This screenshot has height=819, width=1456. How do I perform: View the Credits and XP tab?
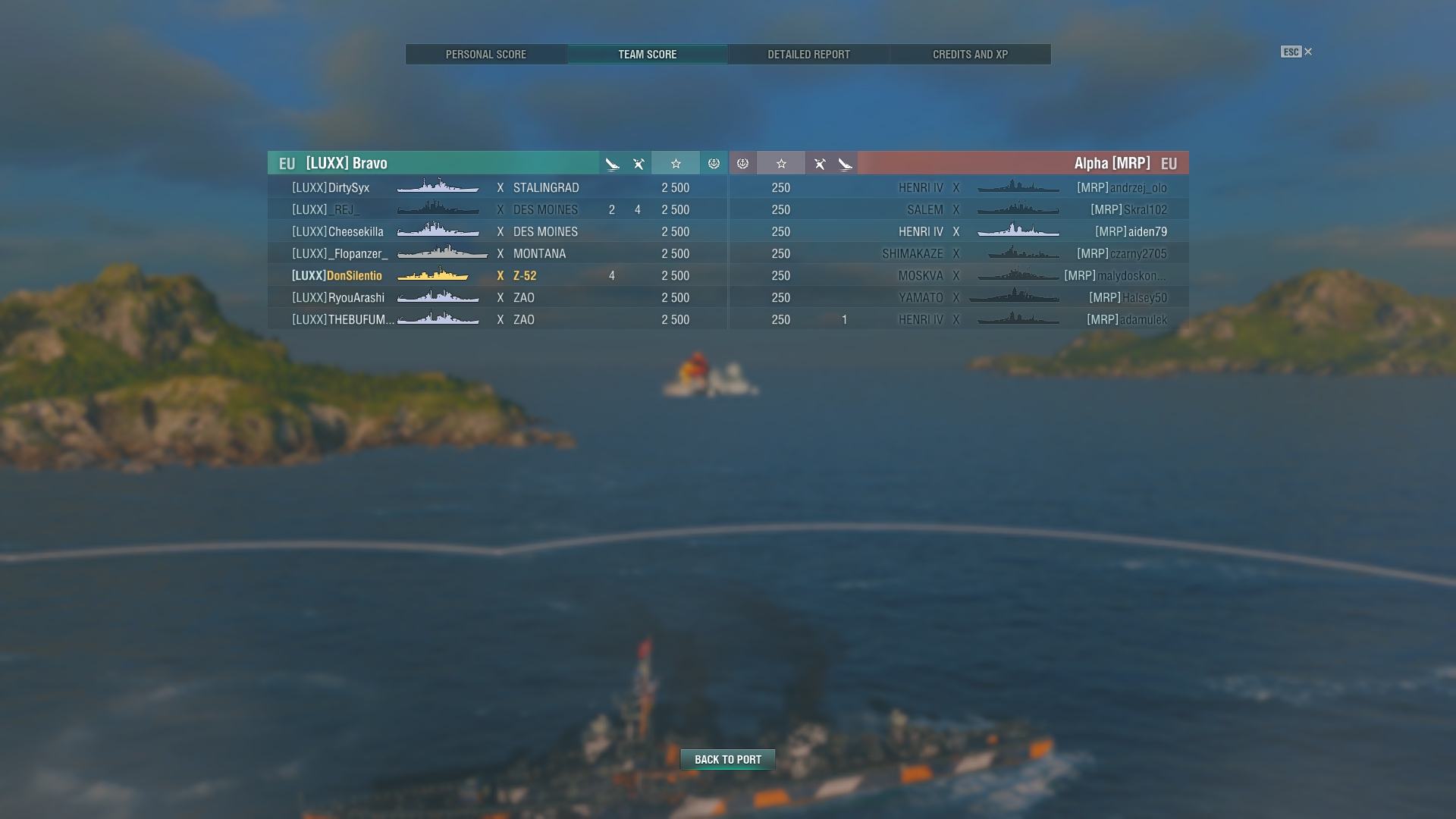[970, 55]
